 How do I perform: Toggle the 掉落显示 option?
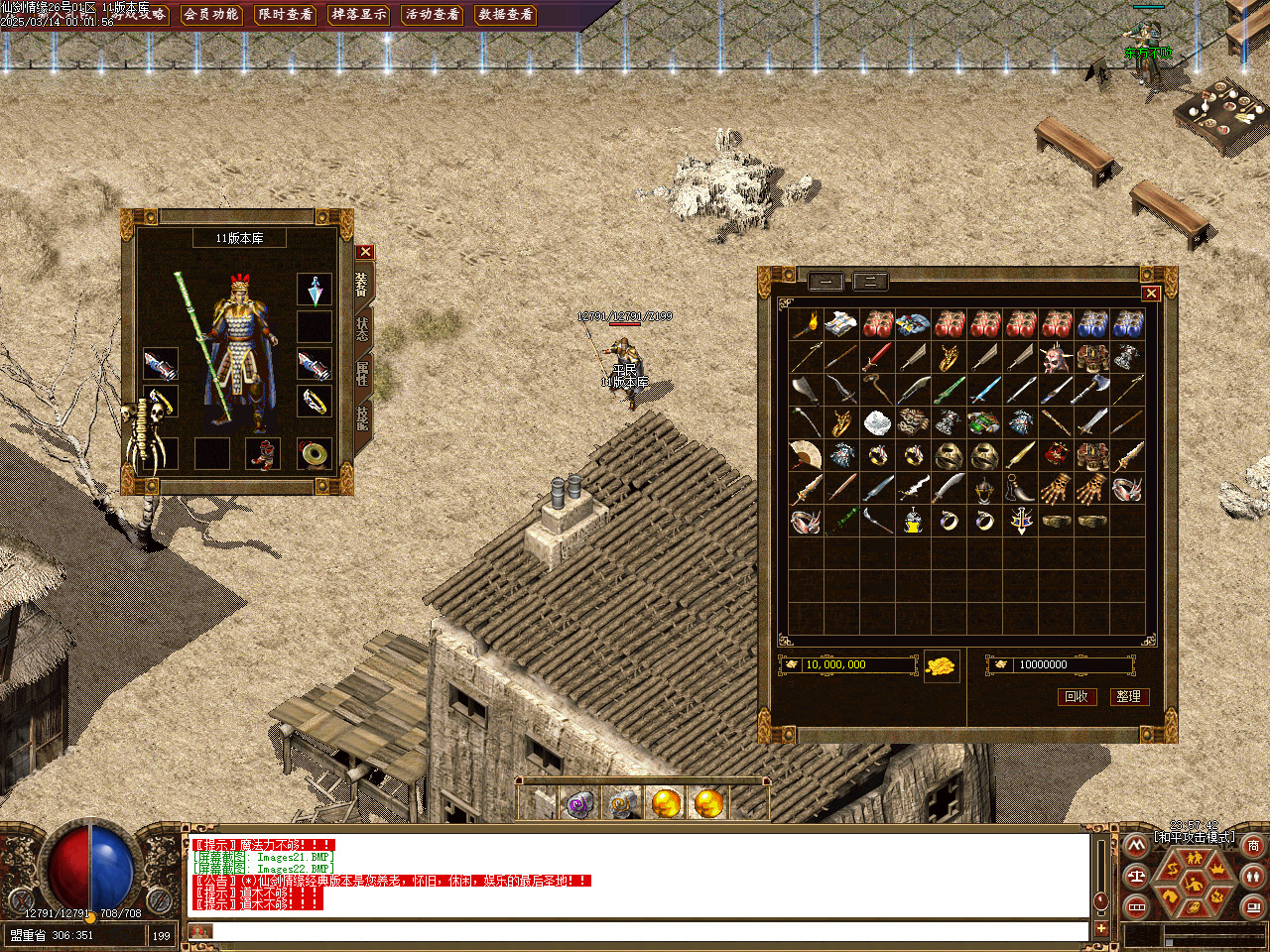[359, 14]
